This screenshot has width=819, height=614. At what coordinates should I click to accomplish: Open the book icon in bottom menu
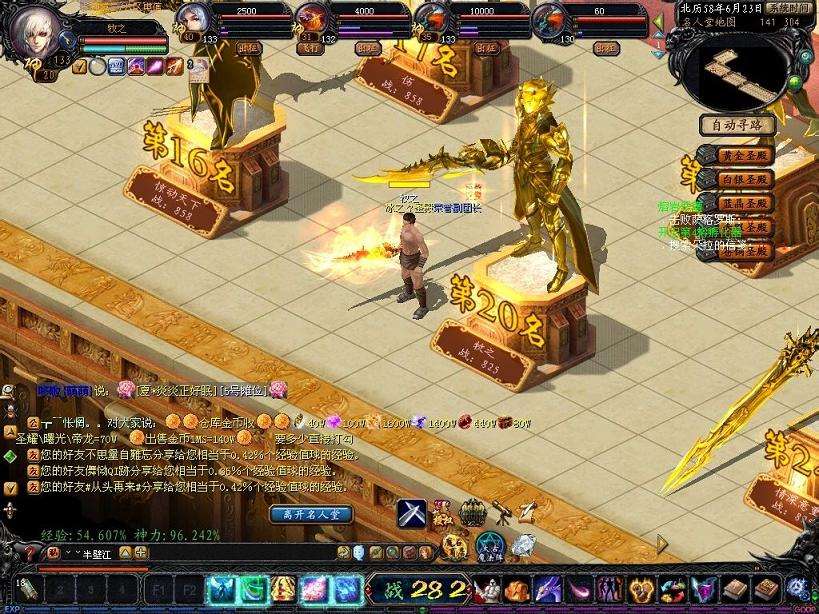[x=736, y=589]
